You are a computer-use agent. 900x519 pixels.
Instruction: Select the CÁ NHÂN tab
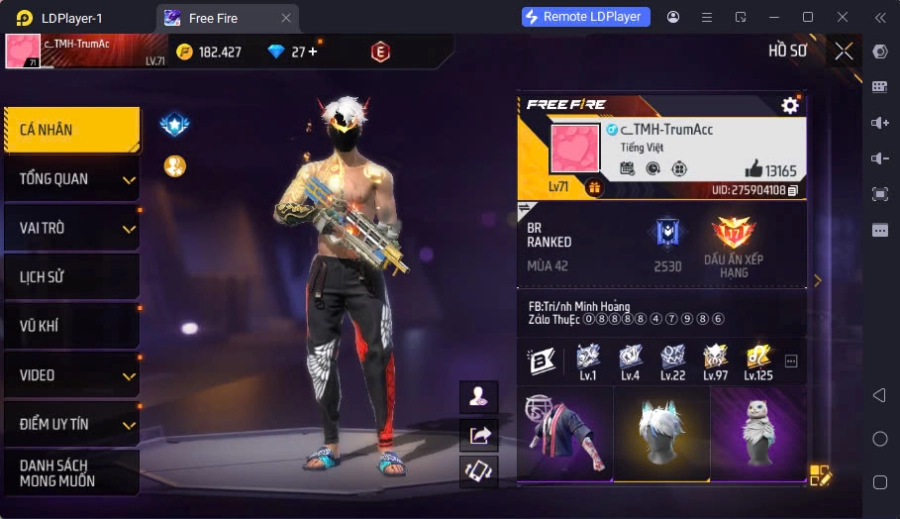tap(70, 130)
